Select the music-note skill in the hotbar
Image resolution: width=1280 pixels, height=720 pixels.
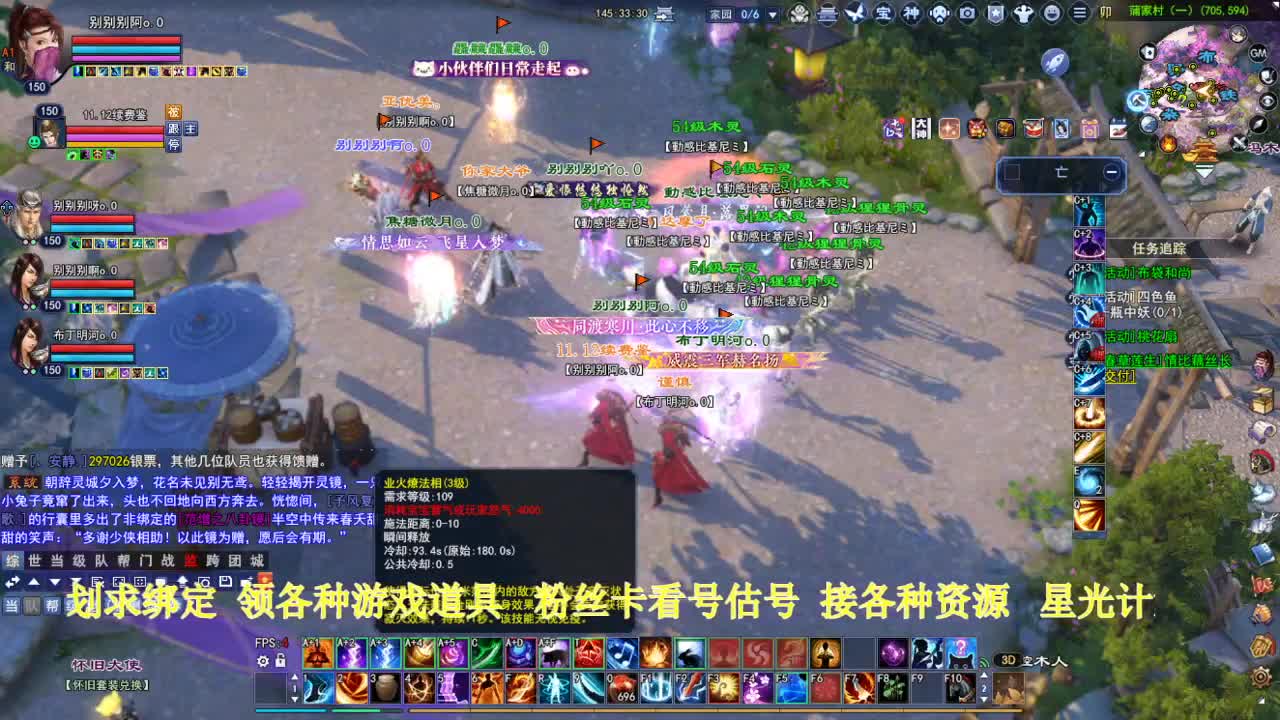pos(621,653)
